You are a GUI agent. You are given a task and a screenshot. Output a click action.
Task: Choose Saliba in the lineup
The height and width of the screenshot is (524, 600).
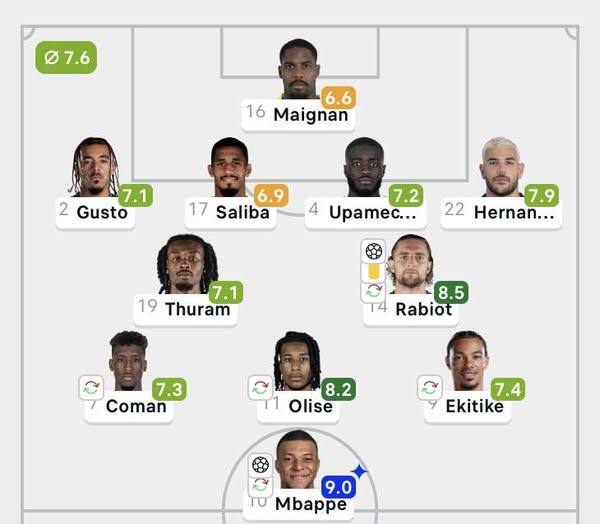(x=229, y=168)
